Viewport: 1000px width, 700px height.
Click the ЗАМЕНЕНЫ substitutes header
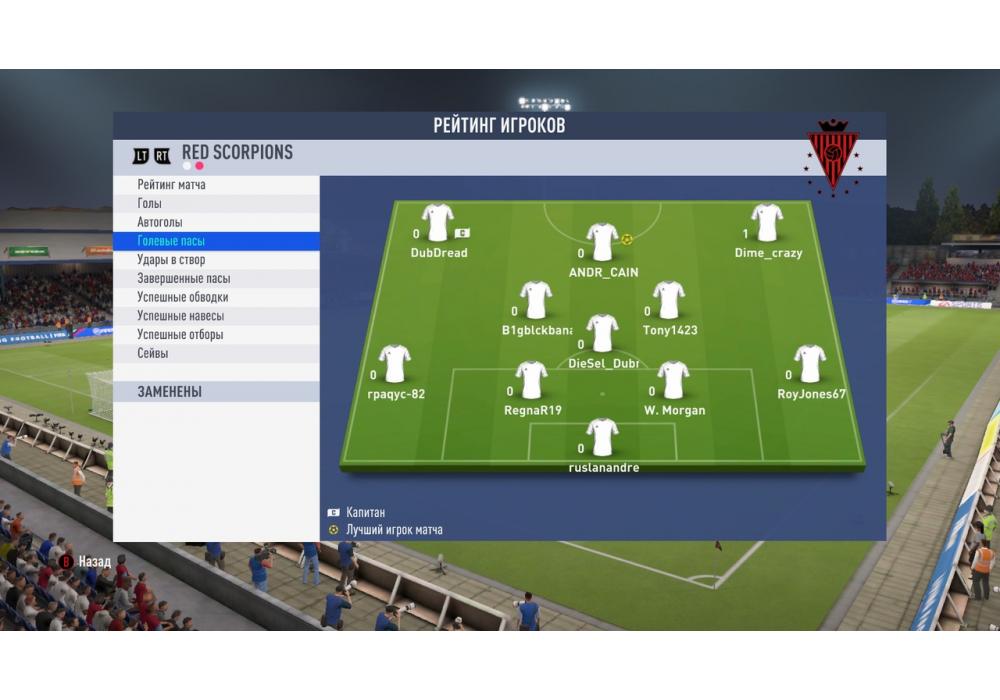(x=170, y=392)
